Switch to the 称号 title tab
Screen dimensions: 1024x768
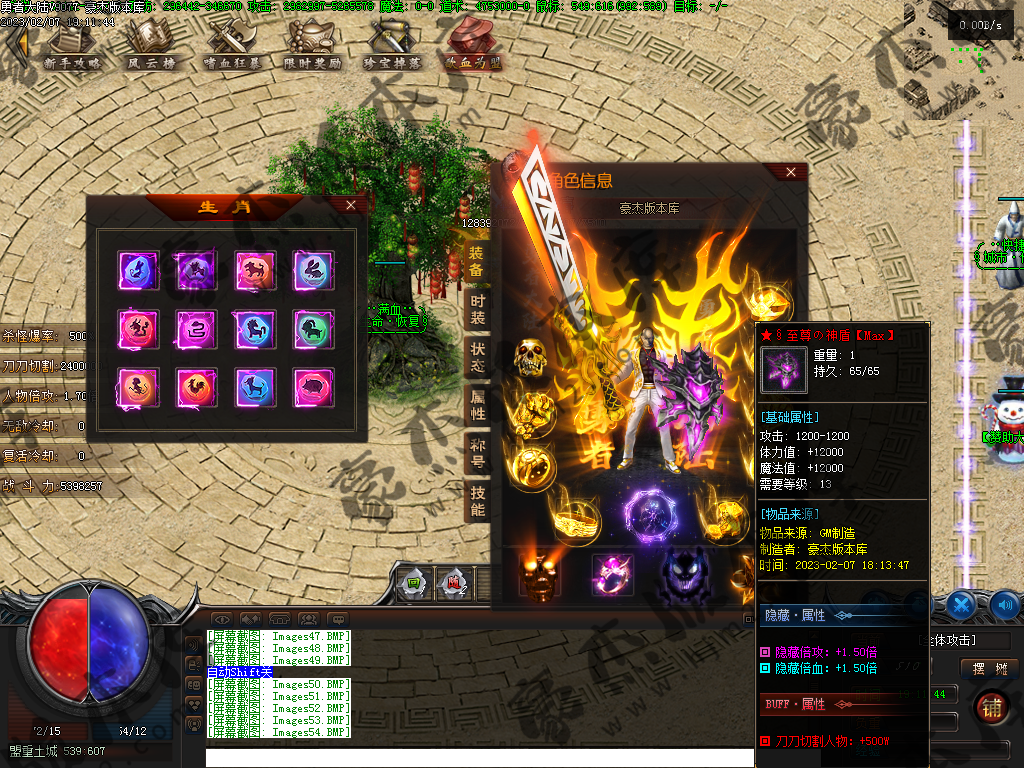pos(477,452)
